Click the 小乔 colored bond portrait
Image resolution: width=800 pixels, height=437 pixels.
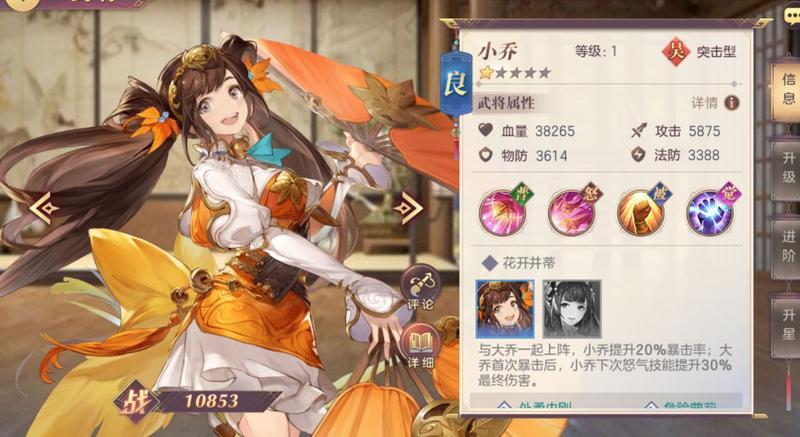(505, 309)
